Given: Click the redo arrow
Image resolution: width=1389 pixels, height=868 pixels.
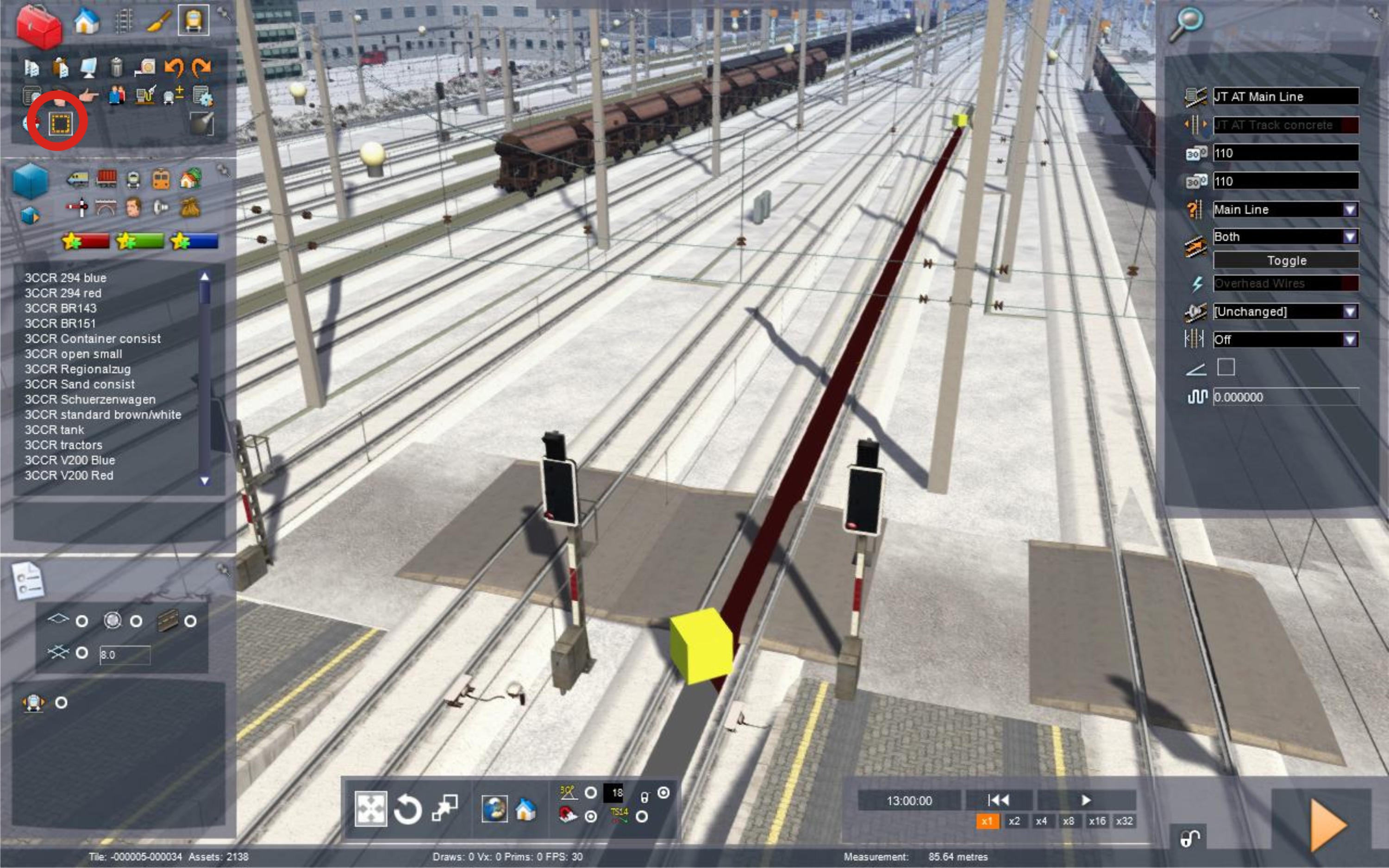Looking at the screenshot, I should tap(201, 68).
